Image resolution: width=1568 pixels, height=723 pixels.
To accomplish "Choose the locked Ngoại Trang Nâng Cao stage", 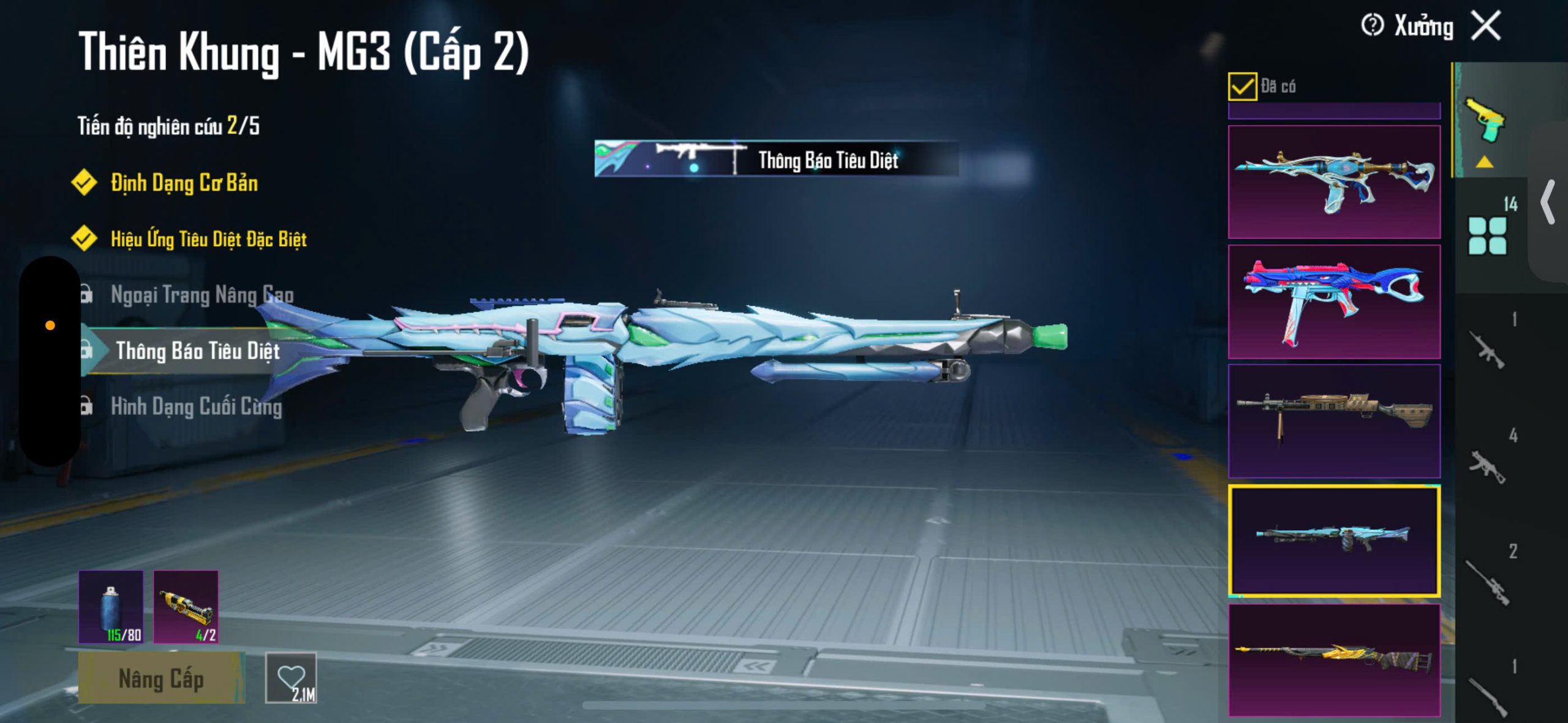I will (202, 294).
